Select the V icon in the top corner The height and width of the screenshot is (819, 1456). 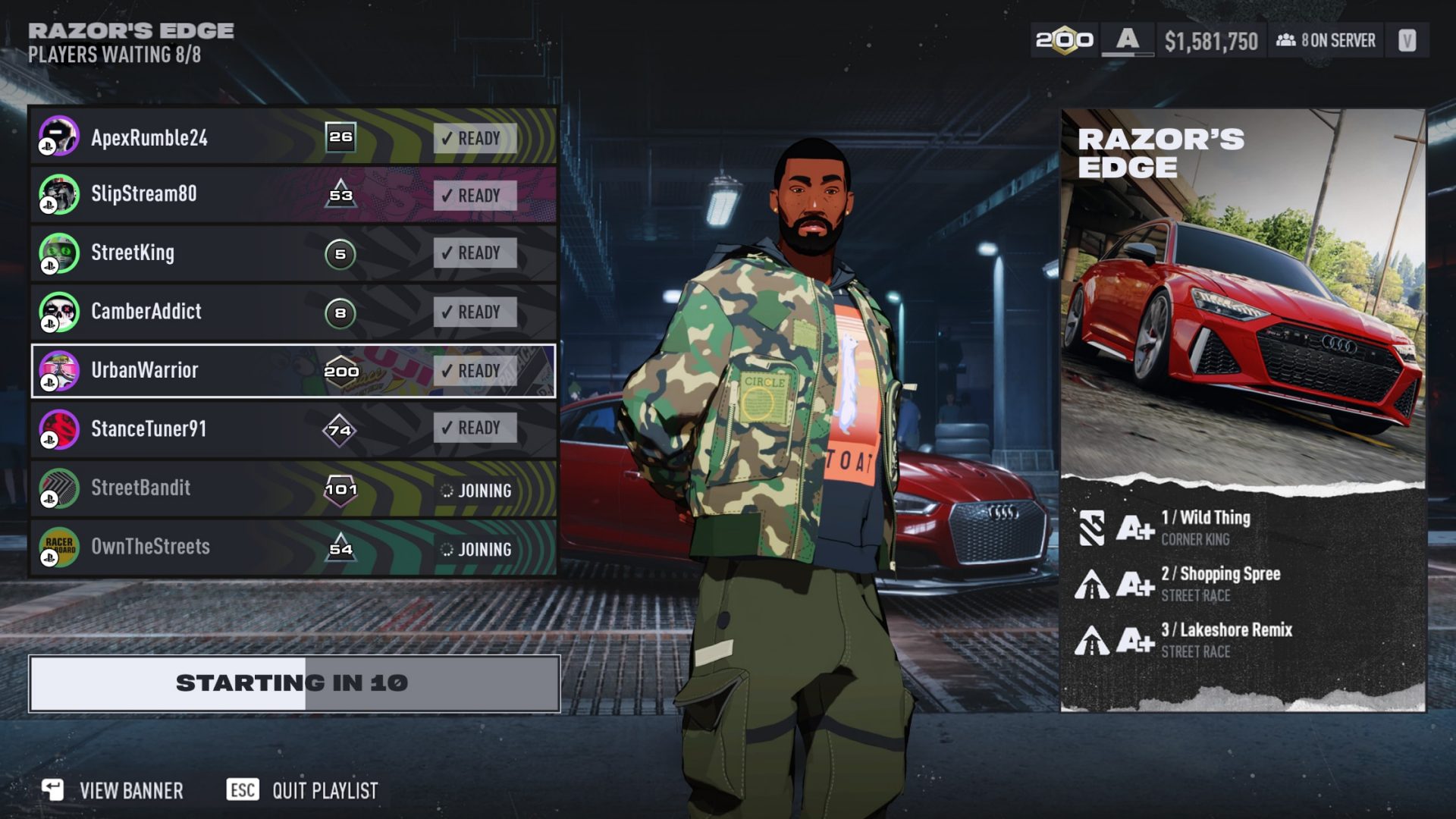tap(1408, 41)
